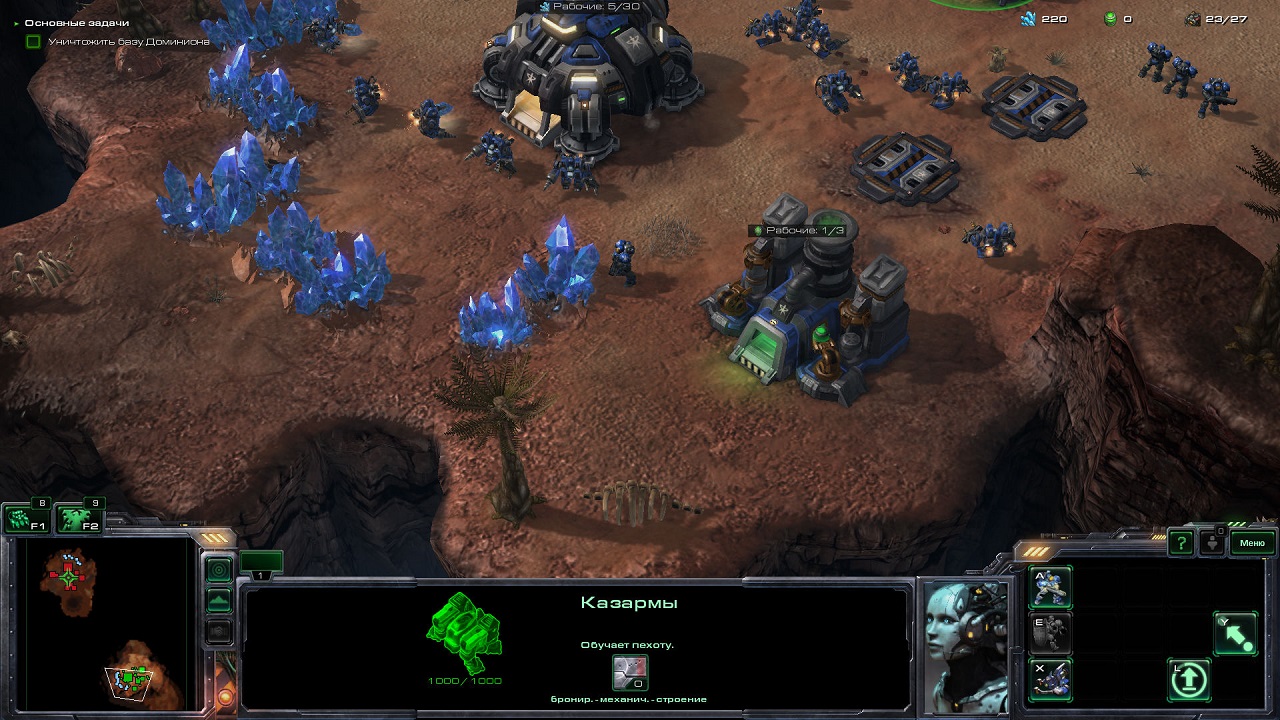Select control group 1 tab

click(x=261, y=564)
